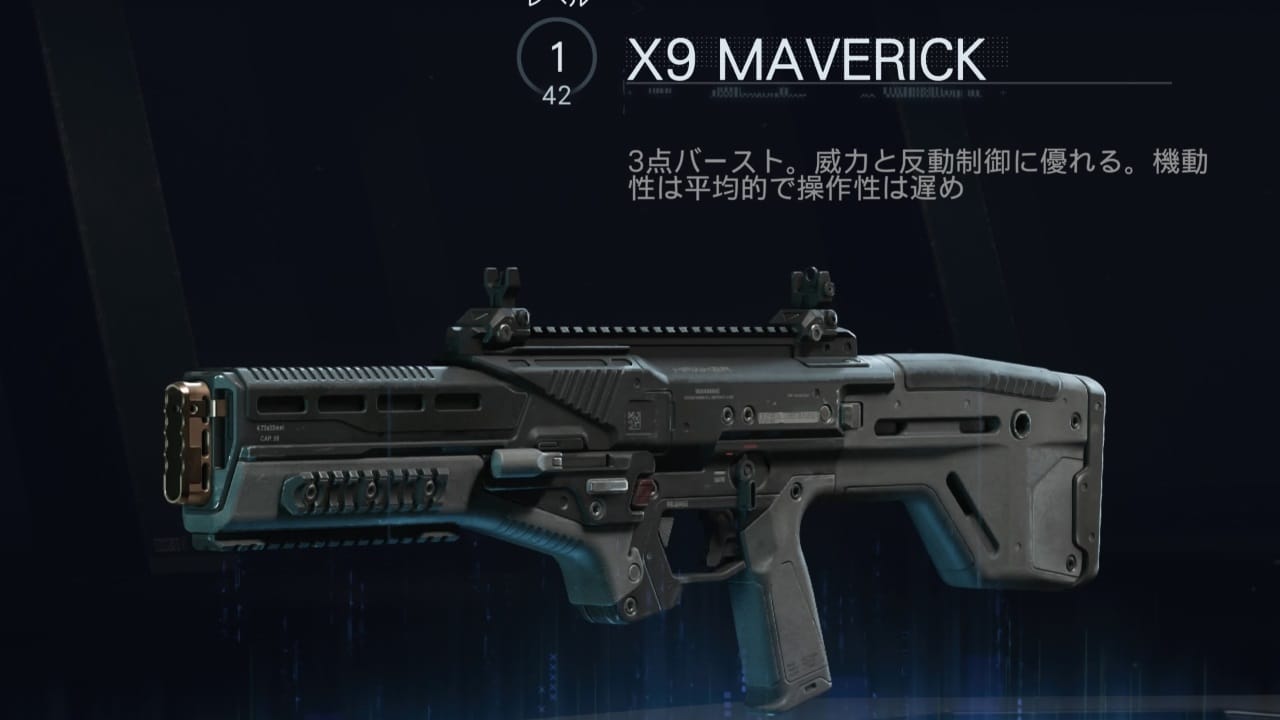Toggle the red fire selector switch
The image size is (1280, 720).
[x=642, y=490]
